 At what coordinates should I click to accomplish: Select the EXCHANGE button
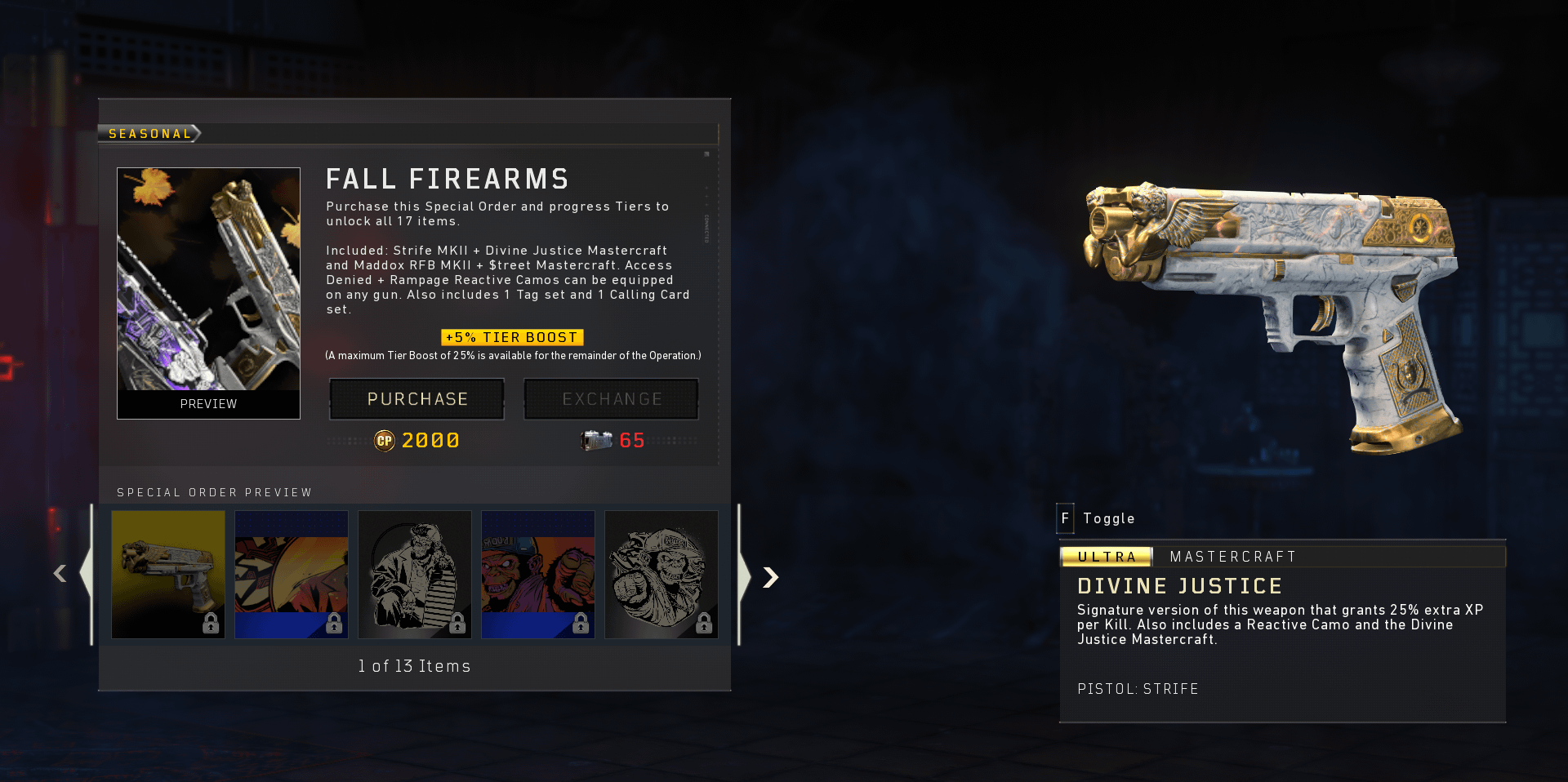click(611, 399)
